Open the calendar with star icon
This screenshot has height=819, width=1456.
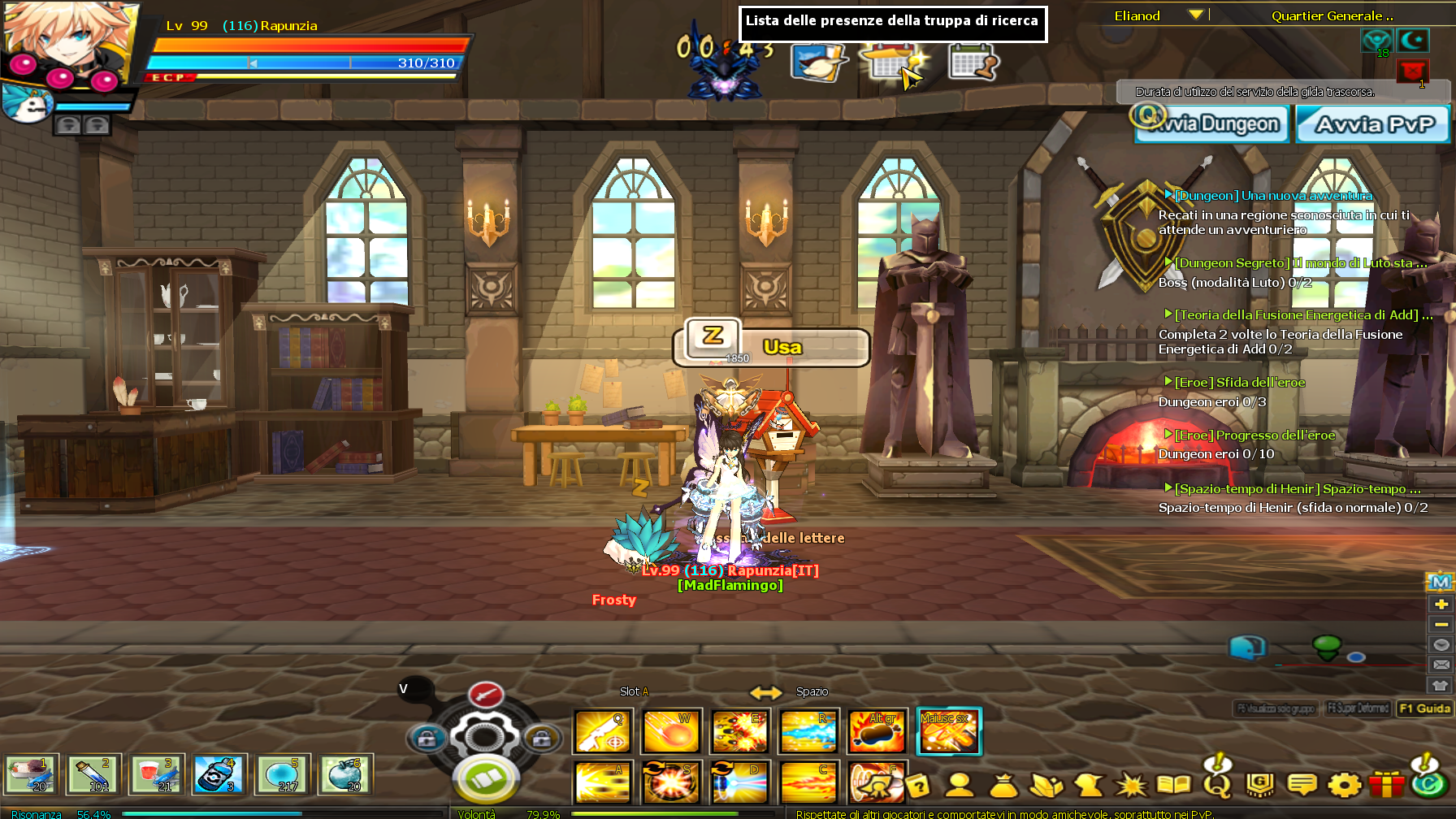(x=891, y=62)
